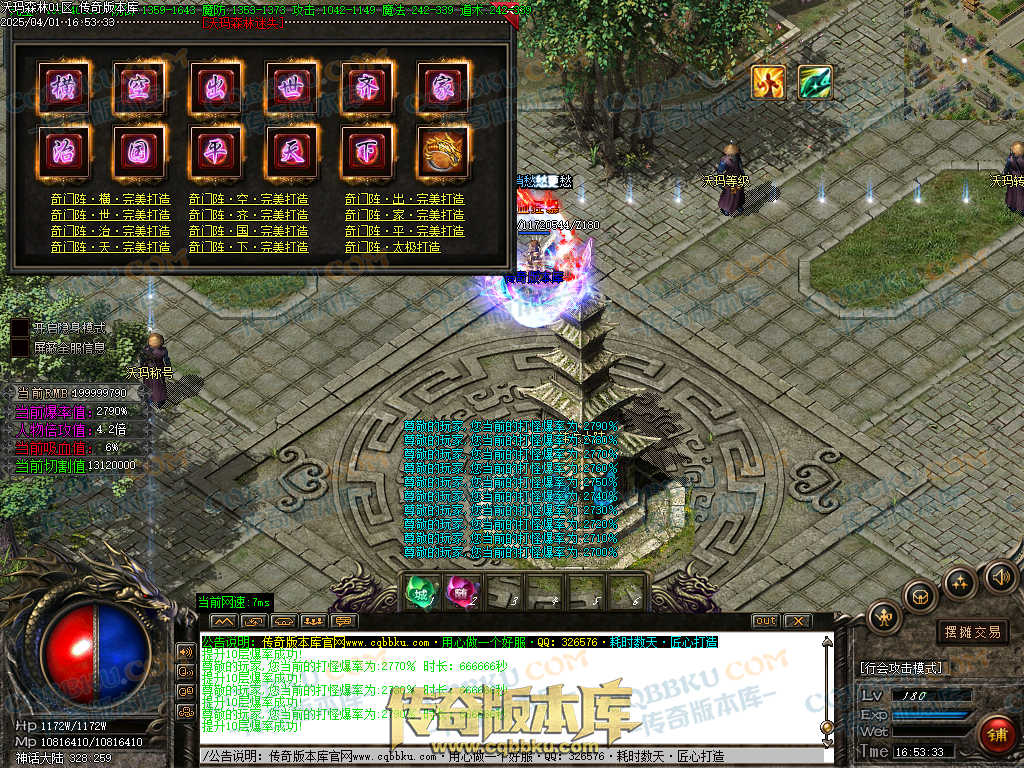Click the chat input field
This screenshot has height=768, width=1024.
point(500,756)
